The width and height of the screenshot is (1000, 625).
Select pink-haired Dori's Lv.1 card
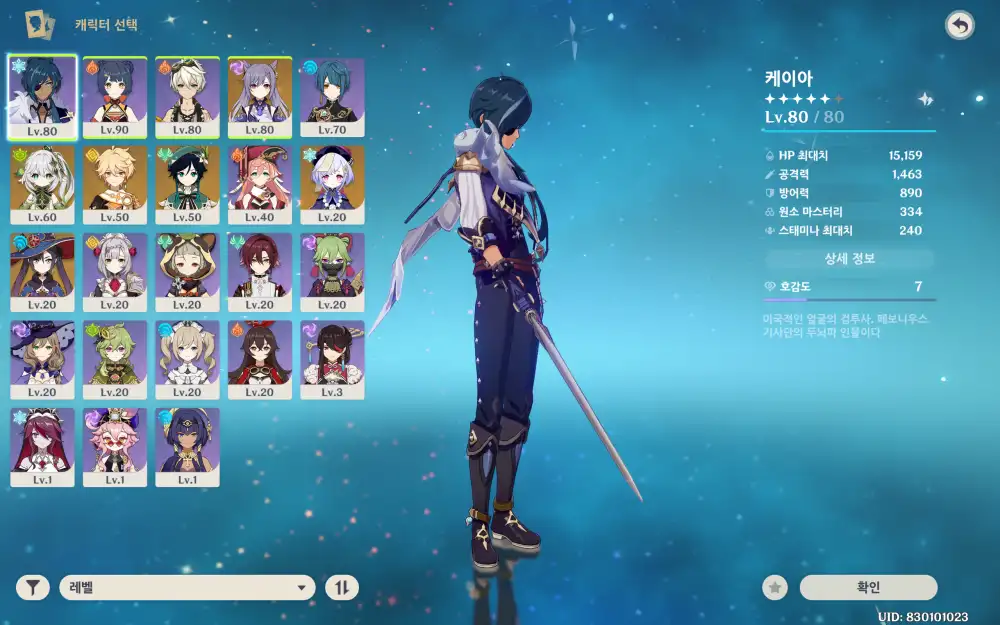(x=115, y=446)
